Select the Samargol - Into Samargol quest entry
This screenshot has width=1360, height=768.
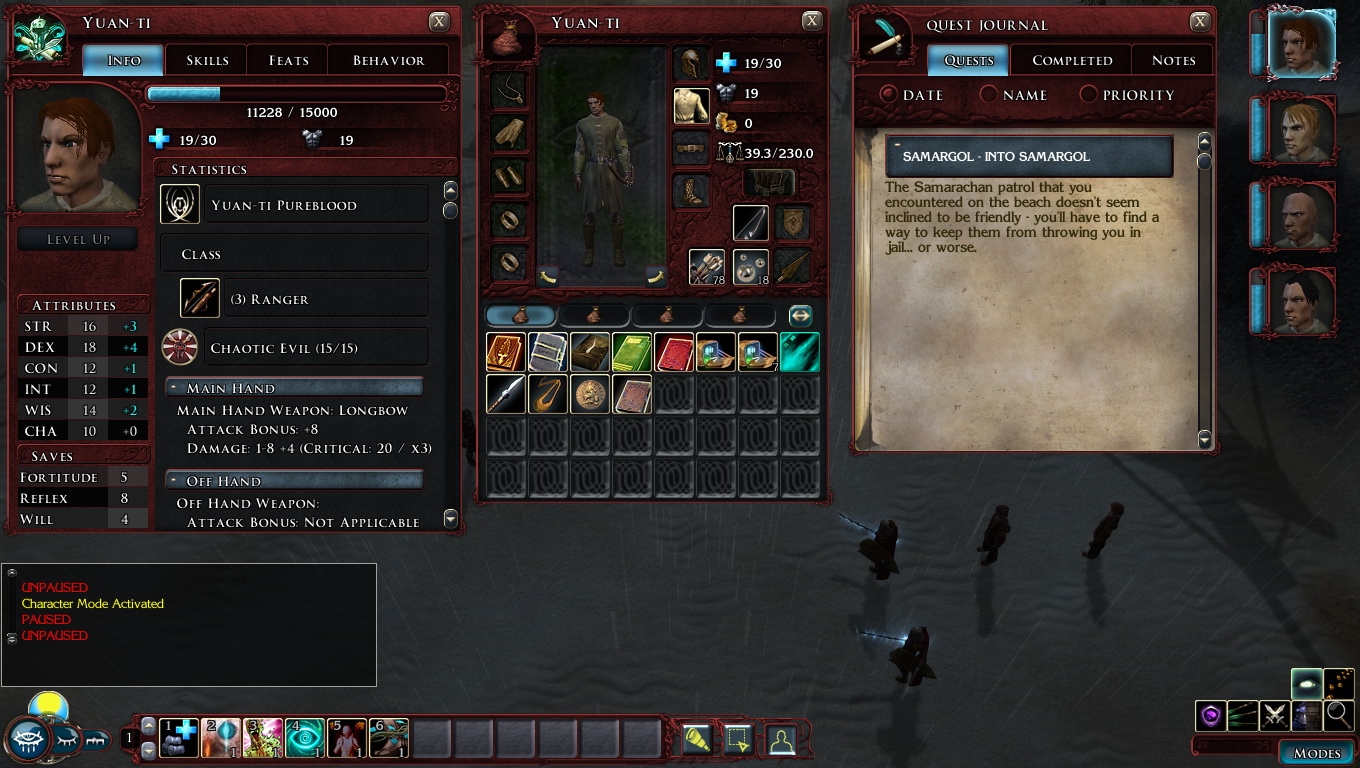[x=1029, y=157]
